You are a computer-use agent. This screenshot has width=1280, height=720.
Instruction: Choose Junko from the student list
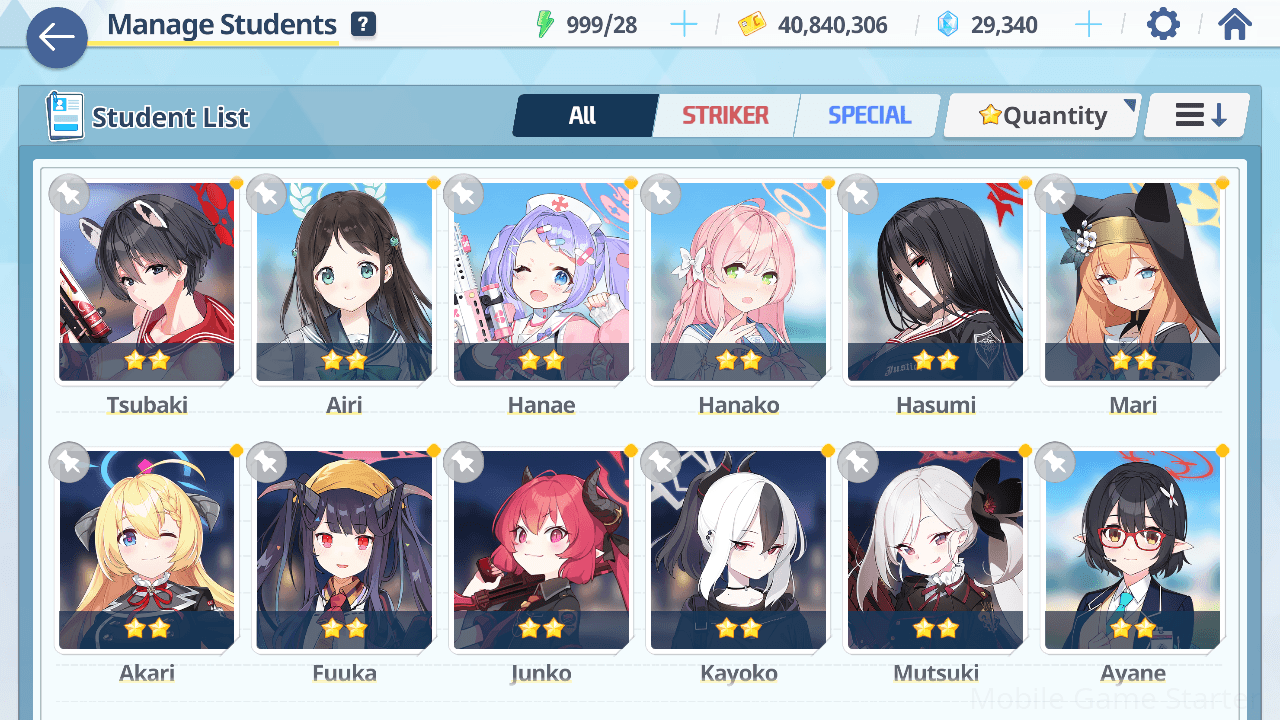541,550
